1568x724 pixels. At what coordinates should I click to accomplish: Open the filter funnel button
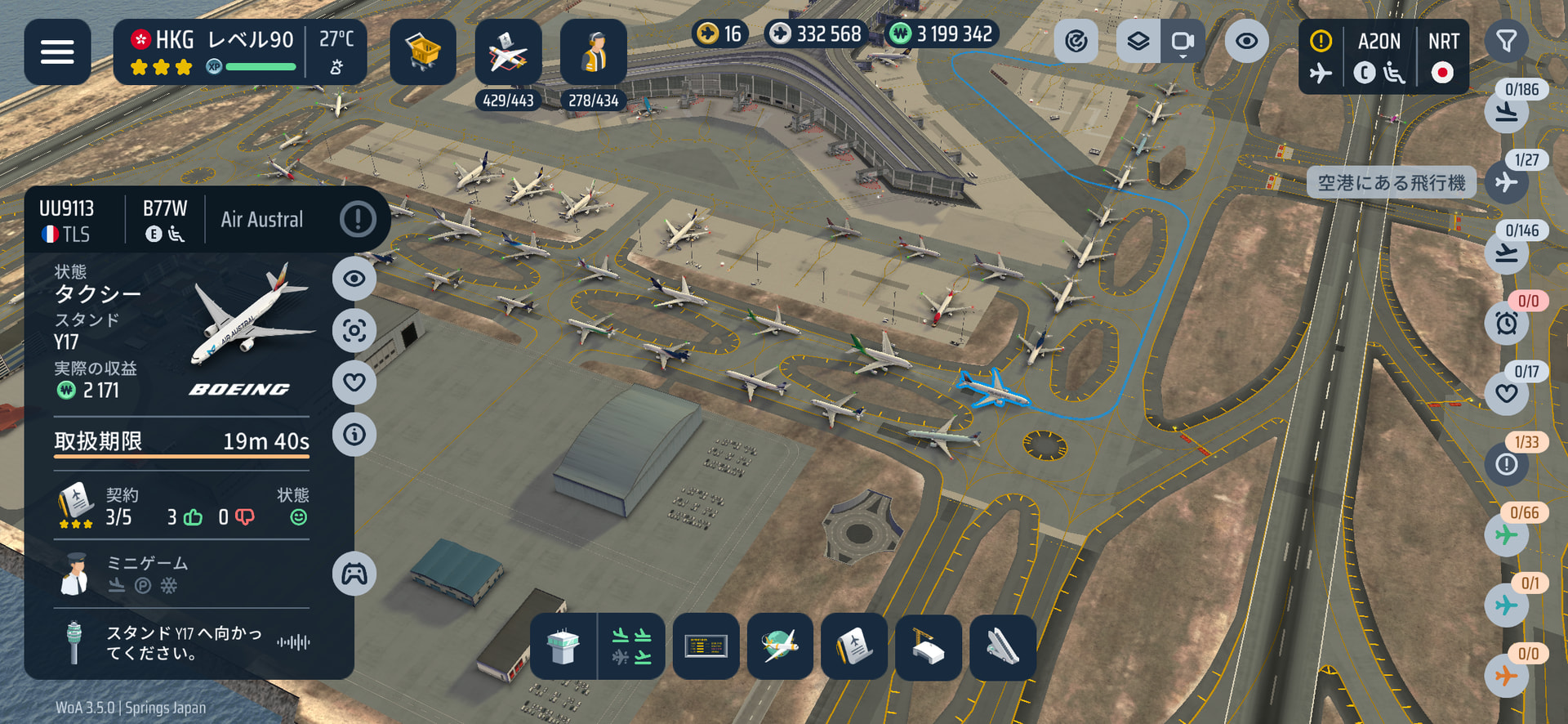[x=1506, y=41]
